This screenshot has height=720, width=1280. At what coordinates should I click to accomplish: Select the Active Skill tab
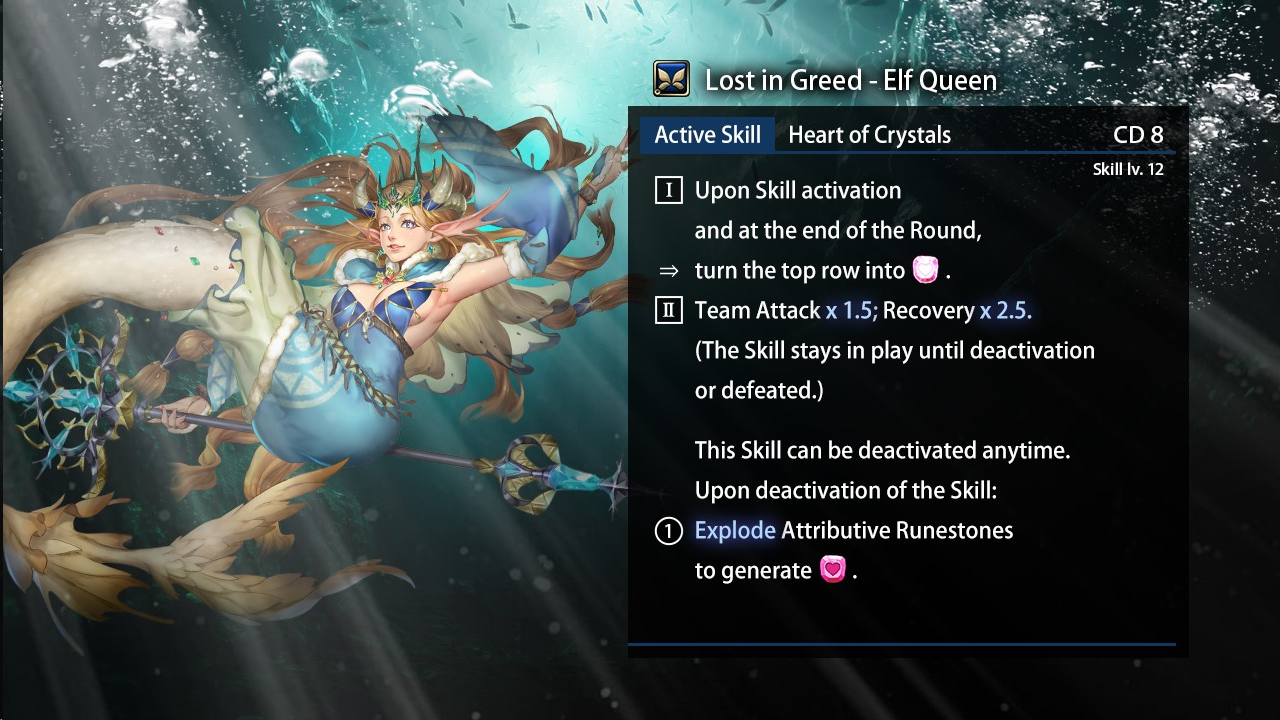tap(707, 135)
